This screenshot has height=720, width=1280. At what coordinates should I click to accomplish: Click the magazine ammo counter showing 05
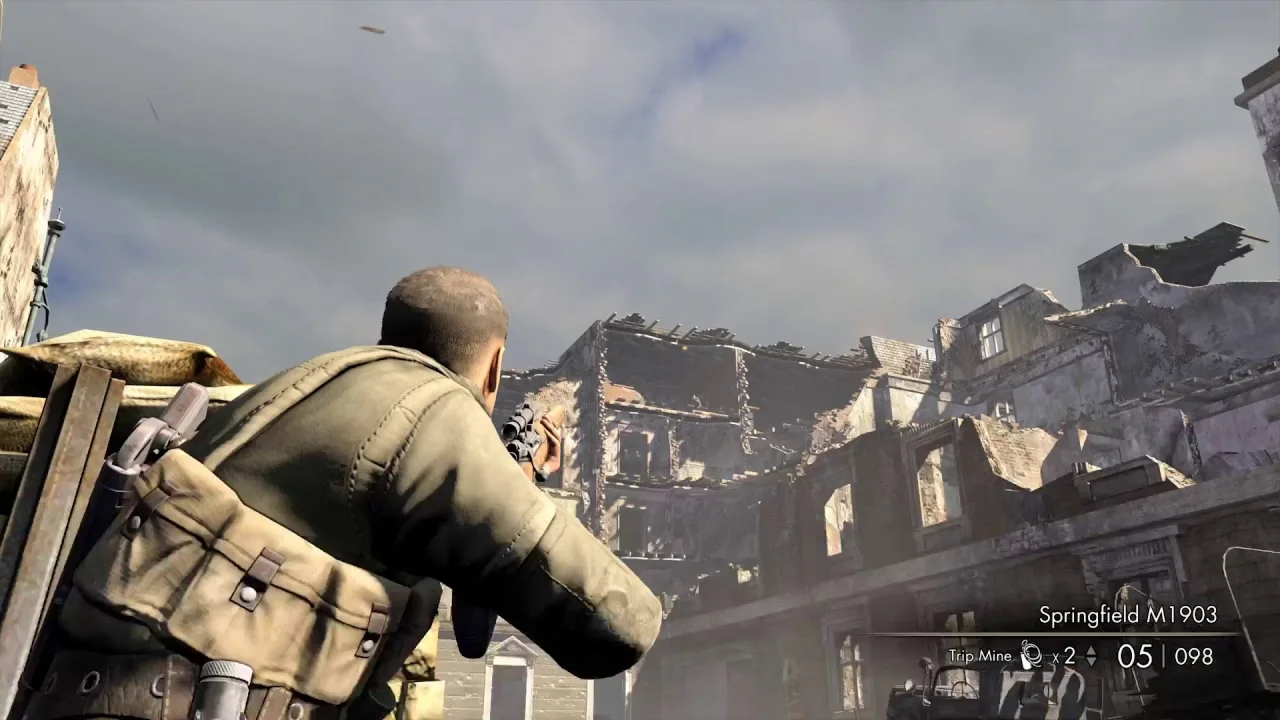(1134, 655)
